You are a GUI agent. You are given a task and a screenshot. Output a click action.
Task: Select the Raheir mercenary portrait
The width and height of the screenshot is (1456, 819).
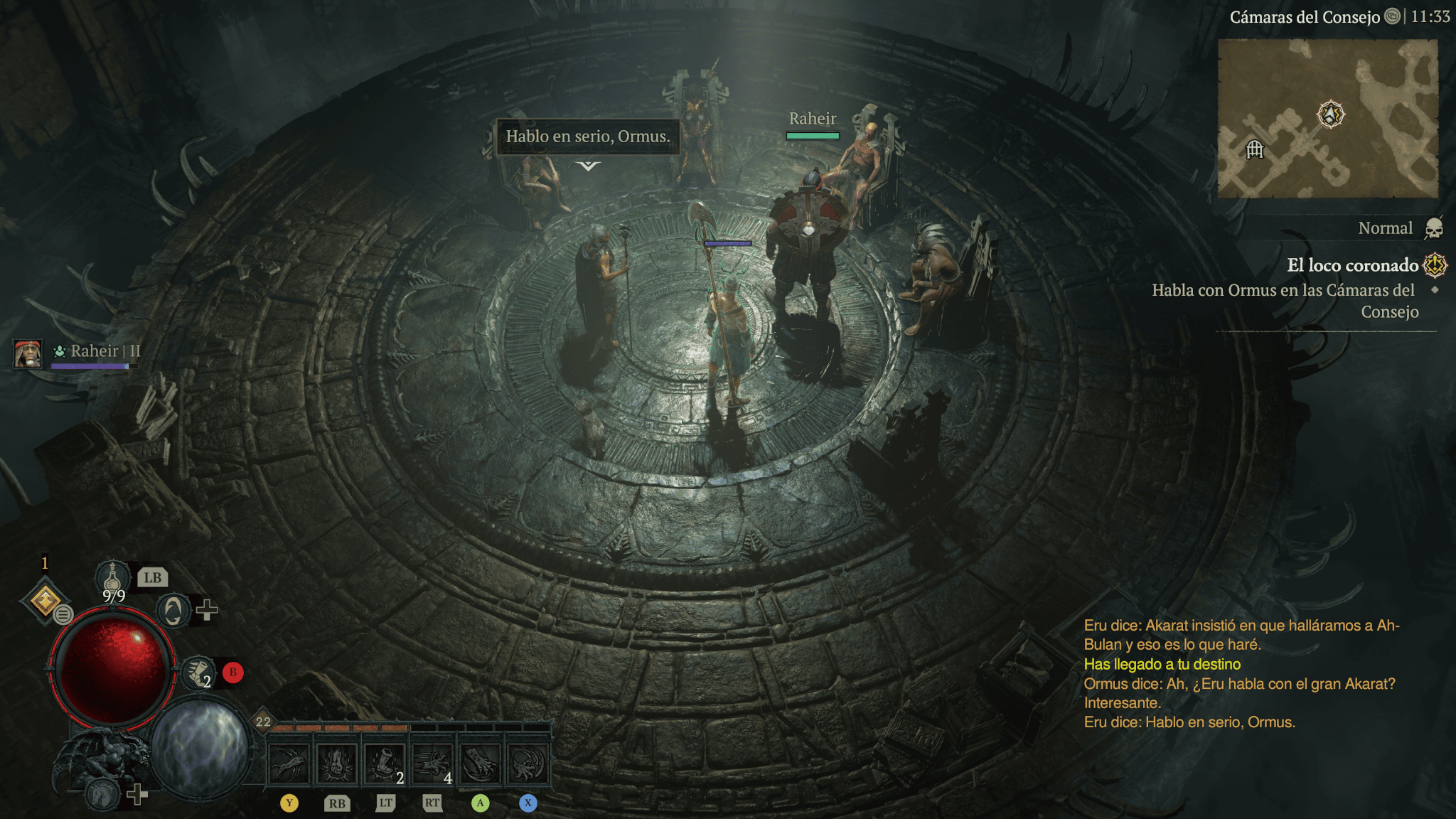[28, 353]
